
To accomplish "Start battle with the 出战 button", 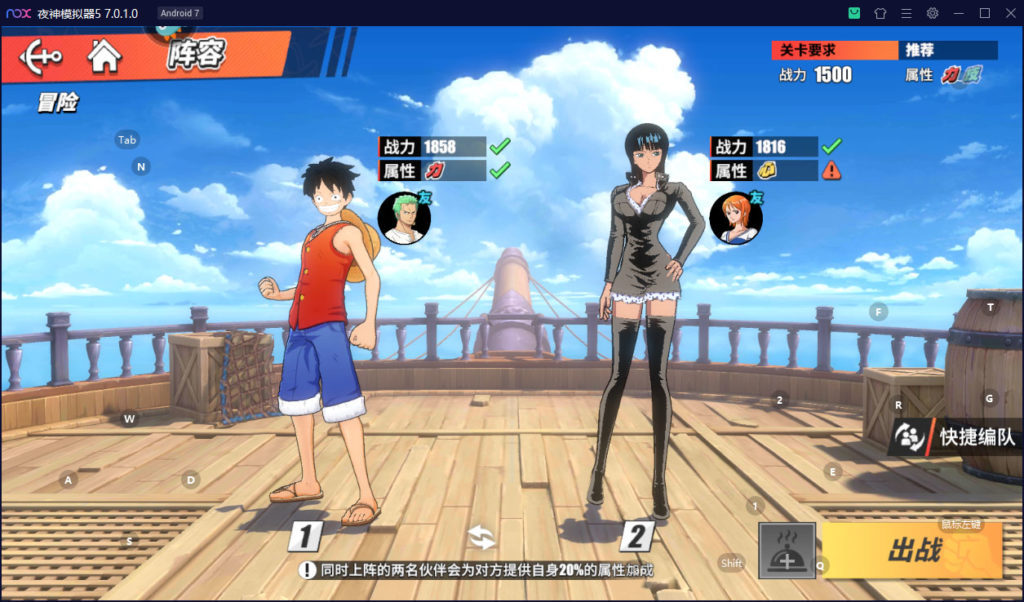I will click(x=912, y=550).
